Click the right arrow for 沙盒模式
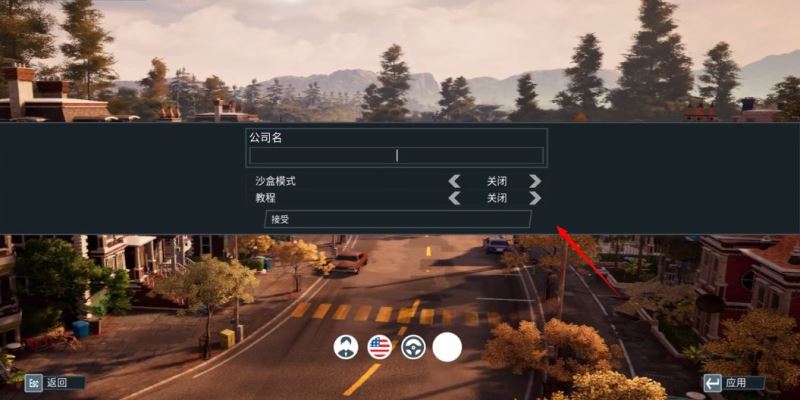The height and width of the screenshot is (400, 800). coord(535,181)
